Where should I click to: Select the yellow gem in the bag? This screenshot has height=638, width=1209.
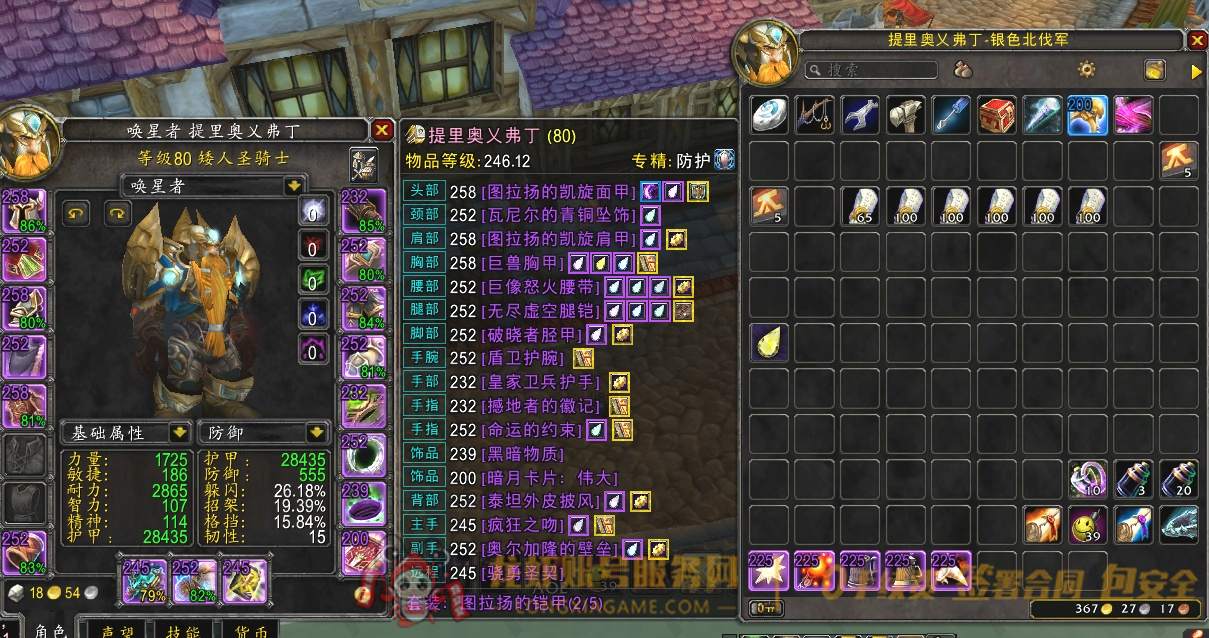[769, 344]
